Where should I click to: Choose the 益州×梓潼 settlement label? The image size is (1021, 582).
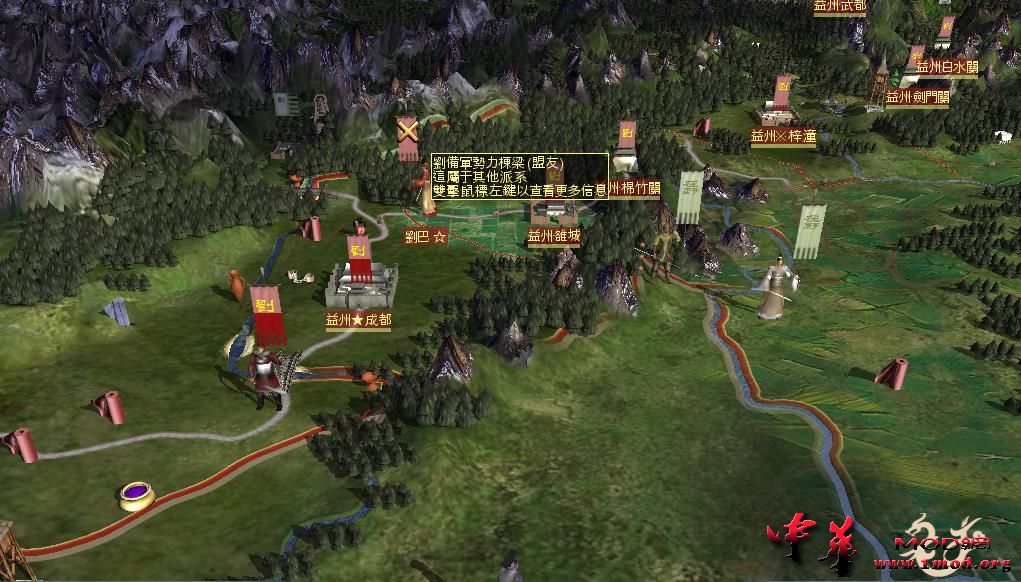(x=783, y=133)
